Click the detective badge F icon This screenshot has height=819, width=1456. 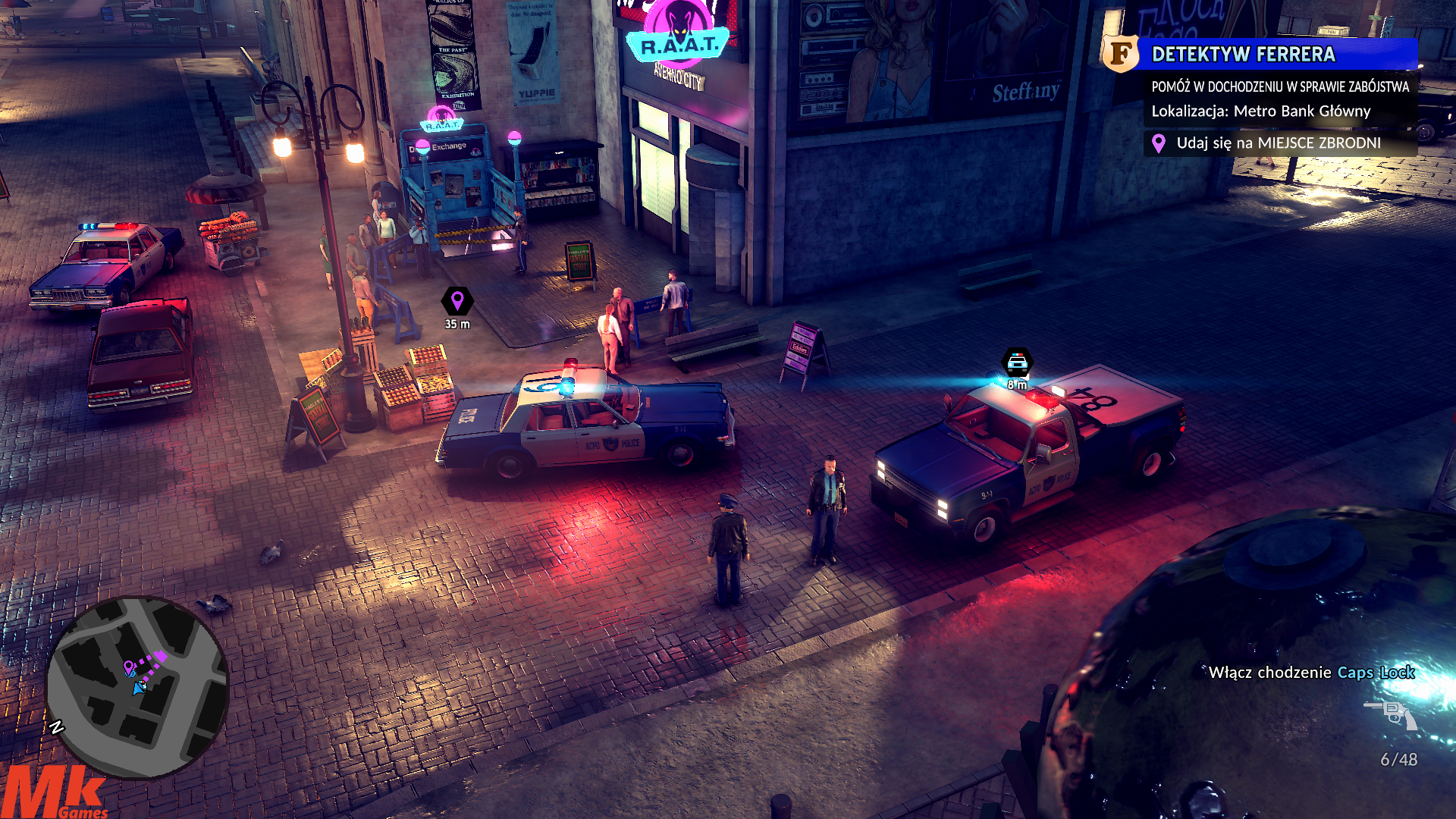(1120, 53)
